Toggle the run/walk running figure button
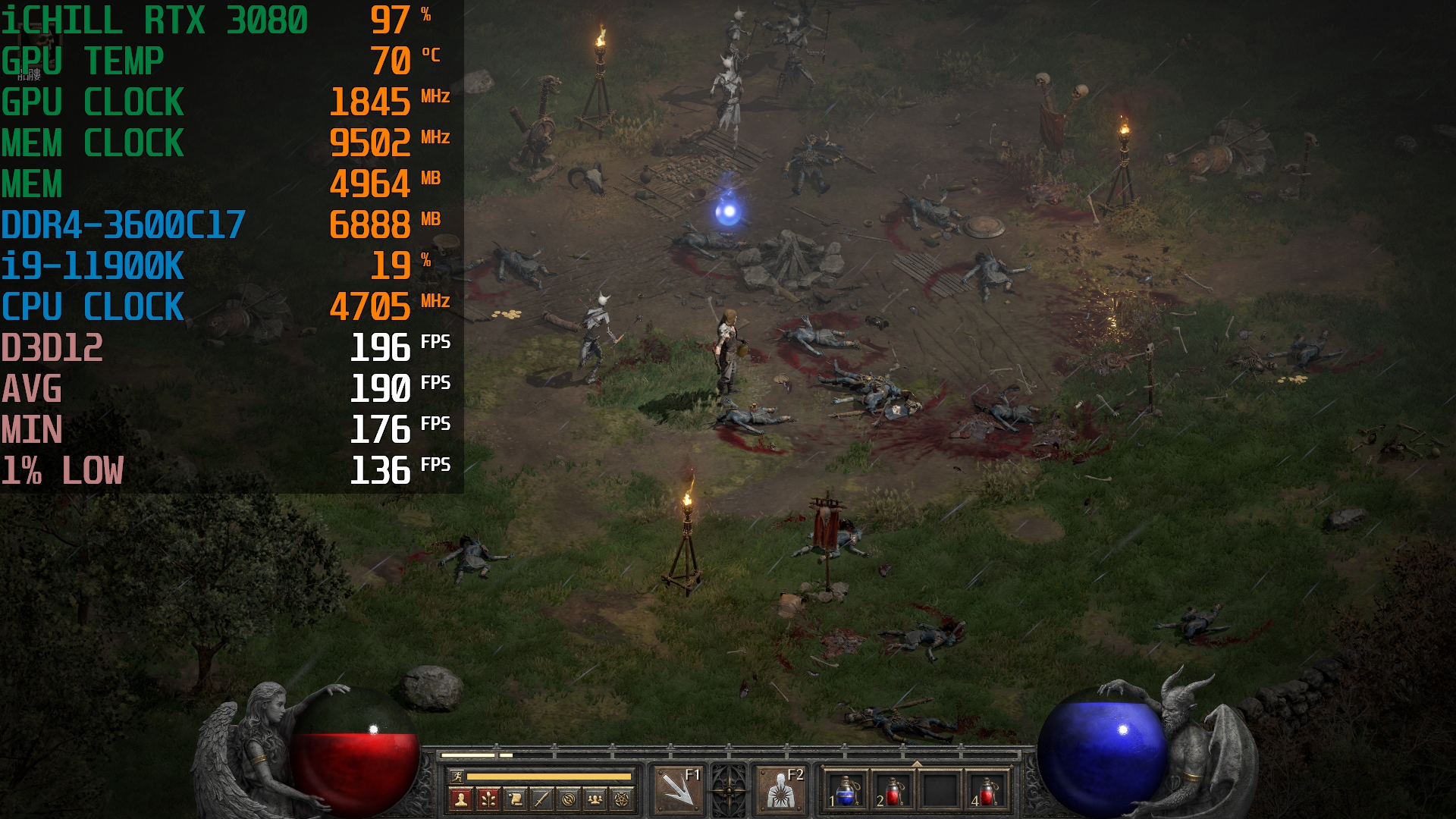 [457, 777]
